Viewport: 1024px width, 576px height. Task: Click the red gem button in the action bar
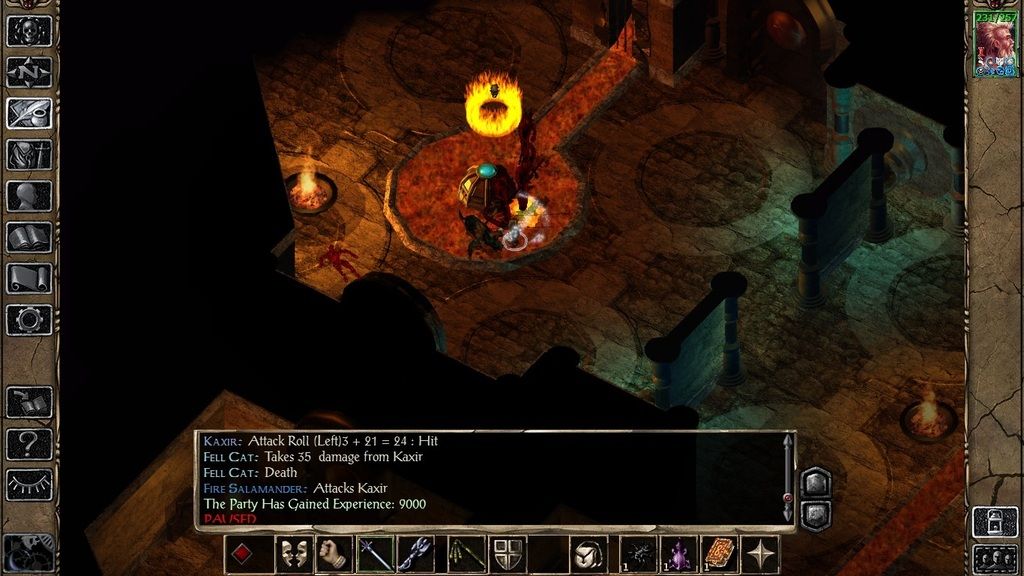[244, 554]
